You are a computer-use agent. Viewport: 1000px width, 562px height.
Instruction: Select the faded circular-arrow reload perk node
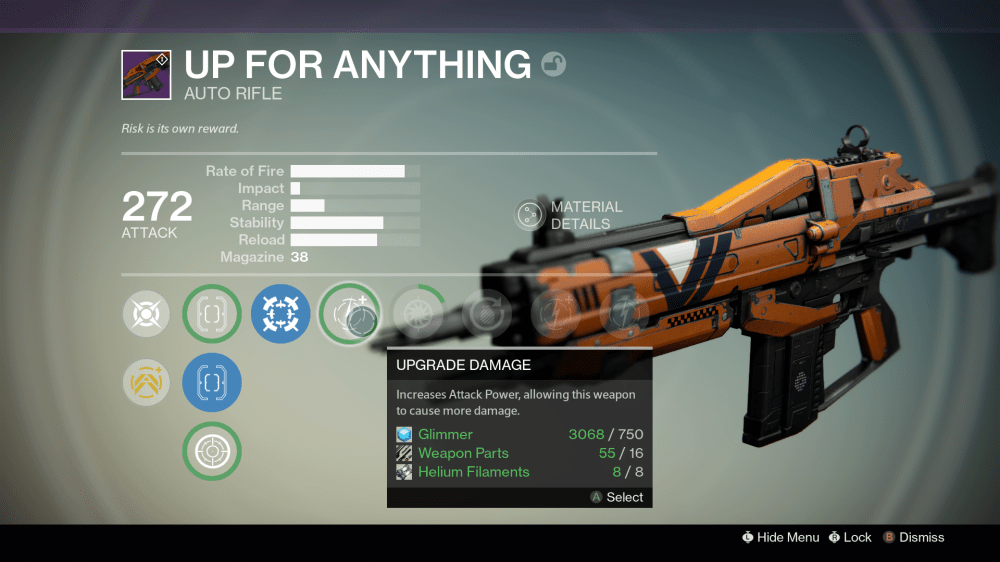486,314
